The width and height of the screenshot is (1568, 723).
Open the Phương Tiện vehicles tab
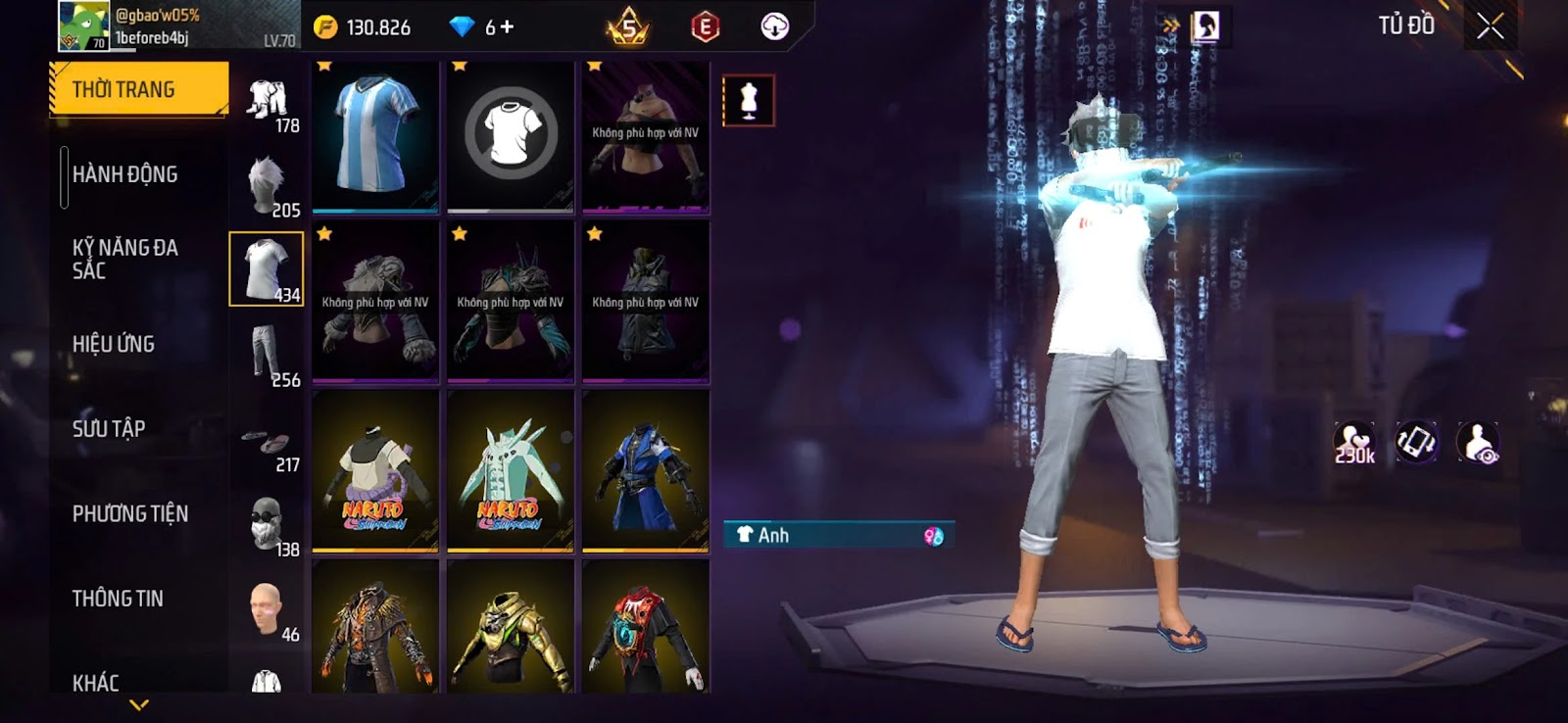130,513
